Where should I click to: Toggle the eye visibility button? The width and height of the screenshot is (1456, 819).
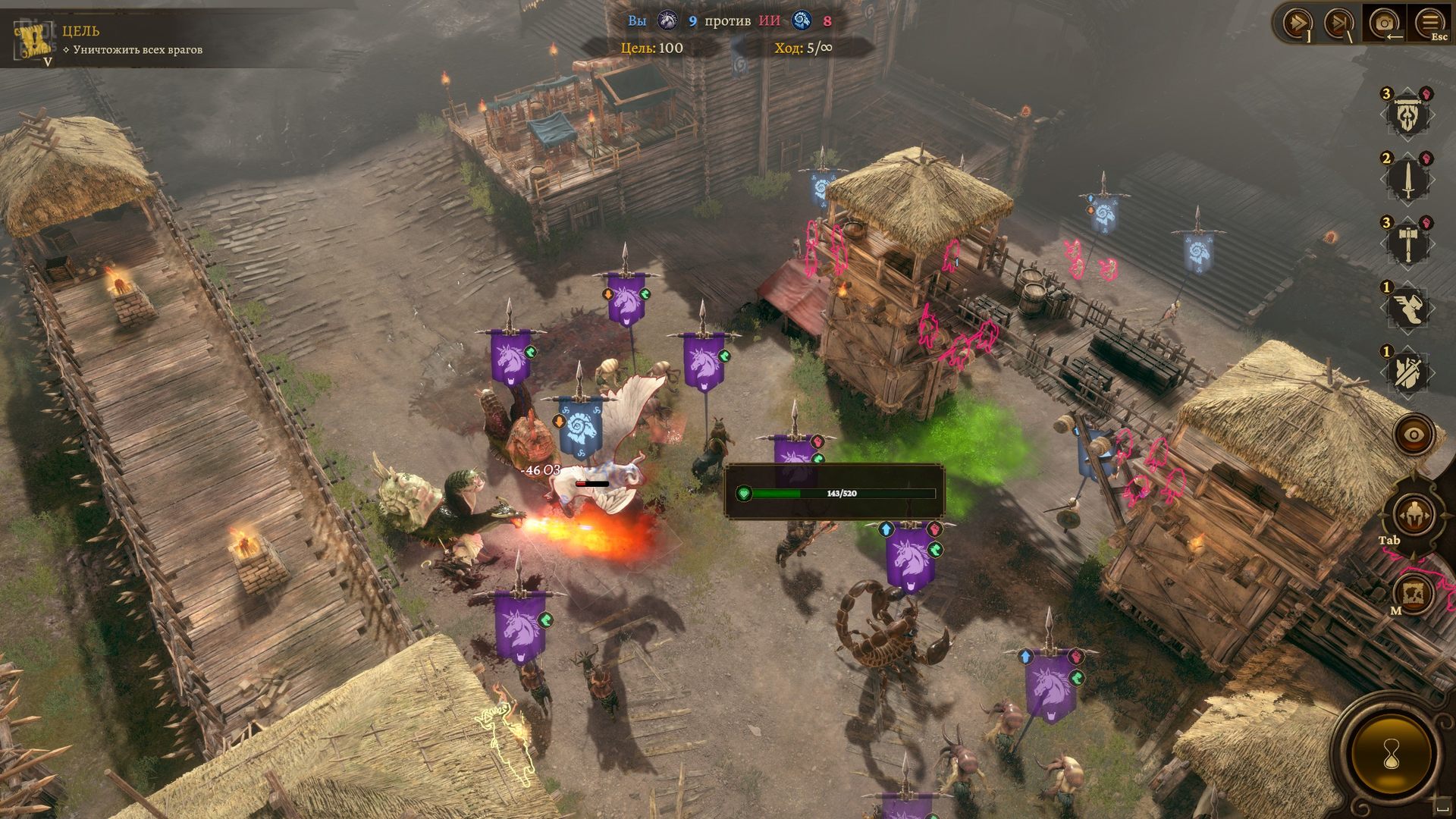coord(1414,435)
